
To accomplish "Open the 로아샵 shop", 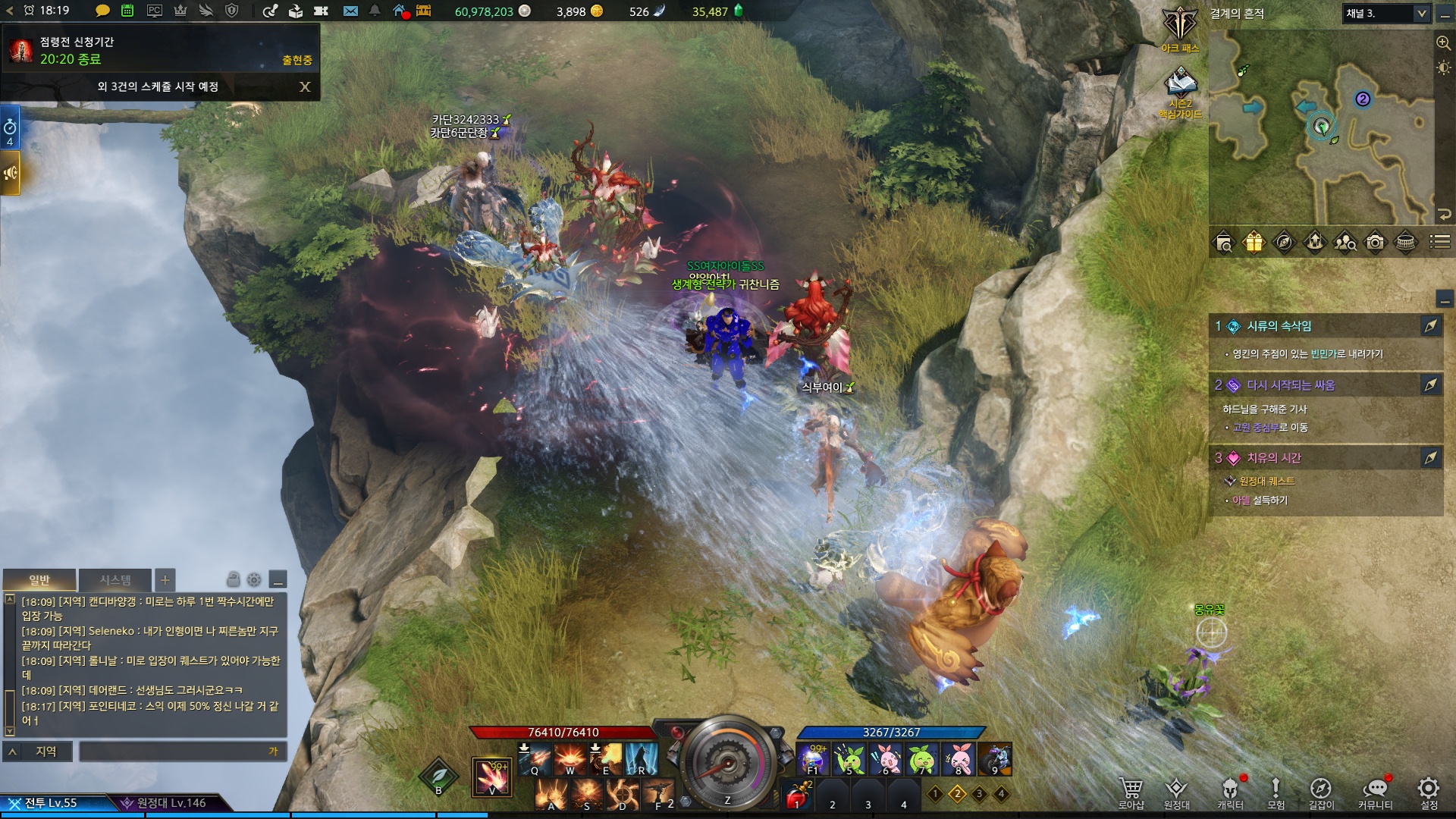I will 1131,792.
